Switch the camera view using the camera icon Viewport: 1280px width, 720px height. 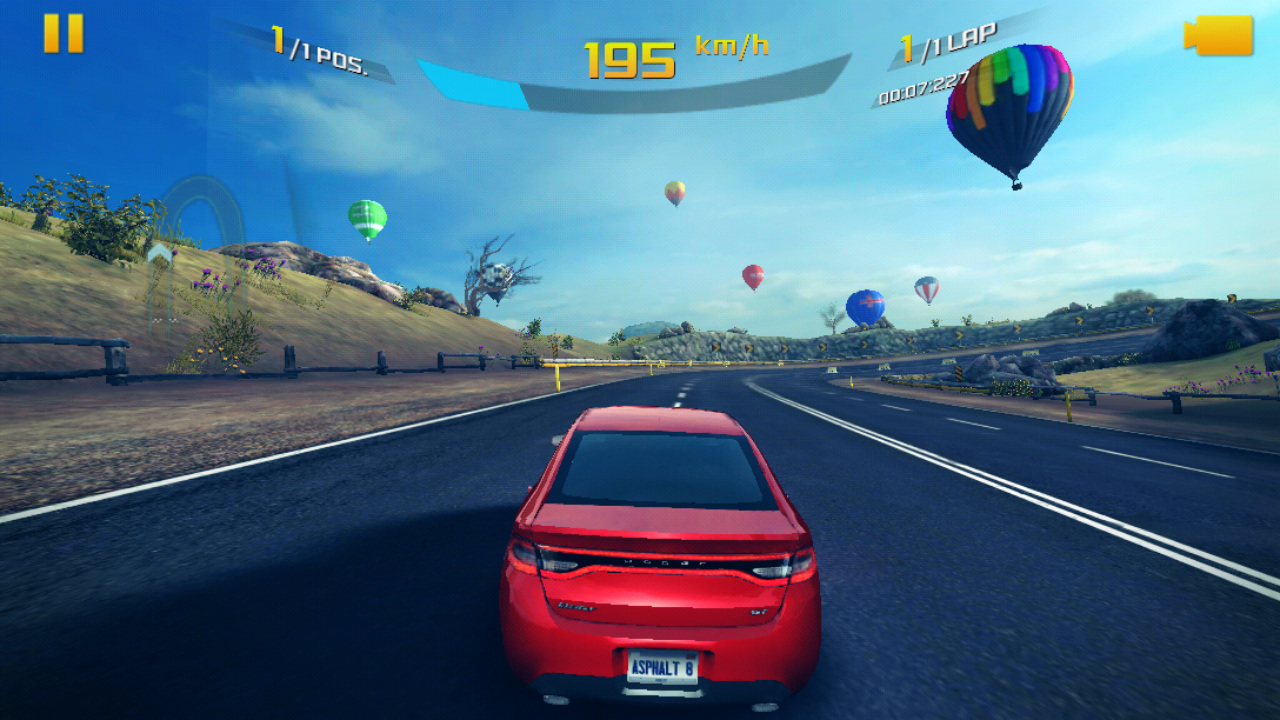pos(1219,36)
